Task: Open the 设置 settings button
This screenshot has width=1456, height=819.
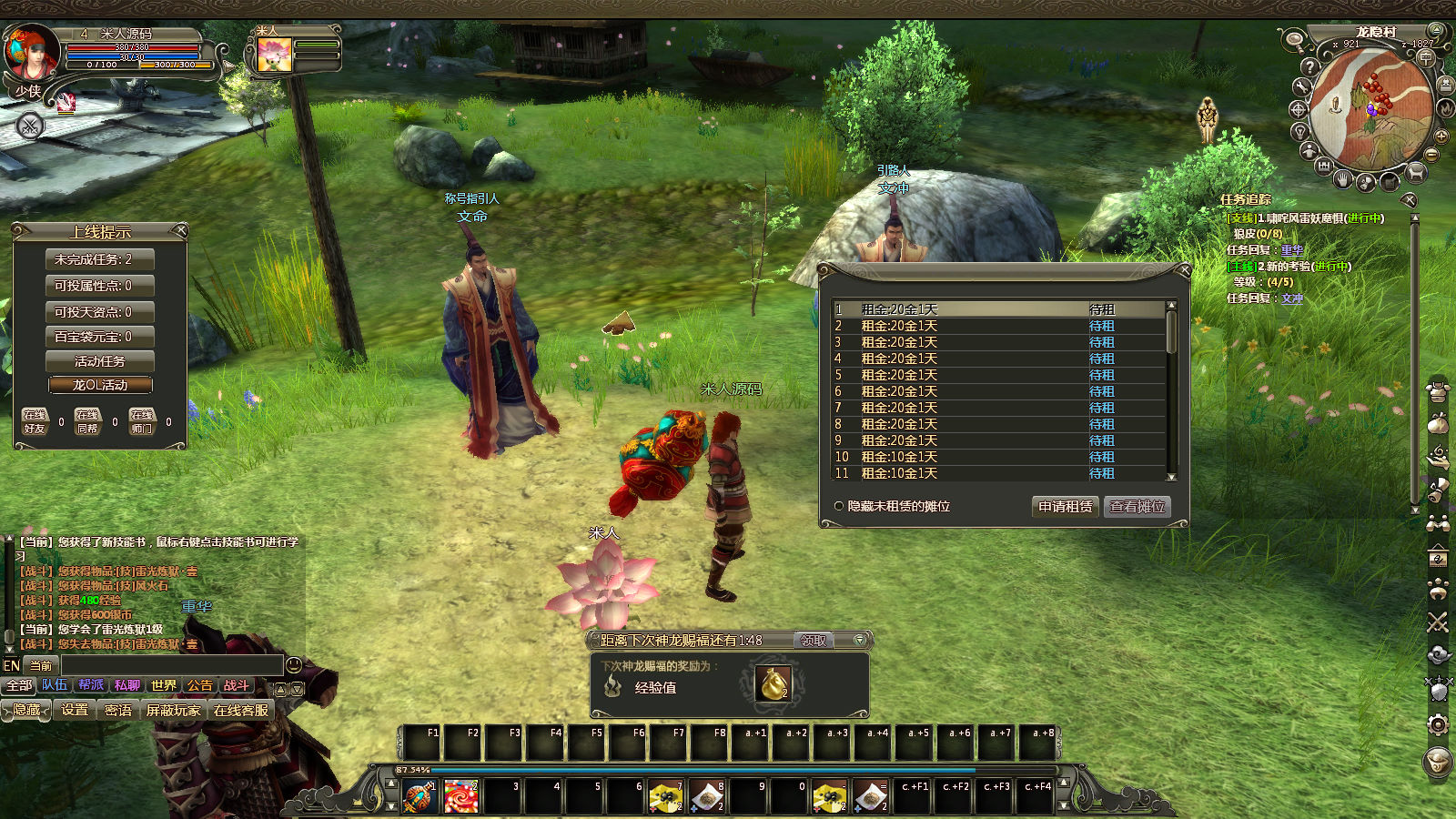Action: tap(75, 710)
